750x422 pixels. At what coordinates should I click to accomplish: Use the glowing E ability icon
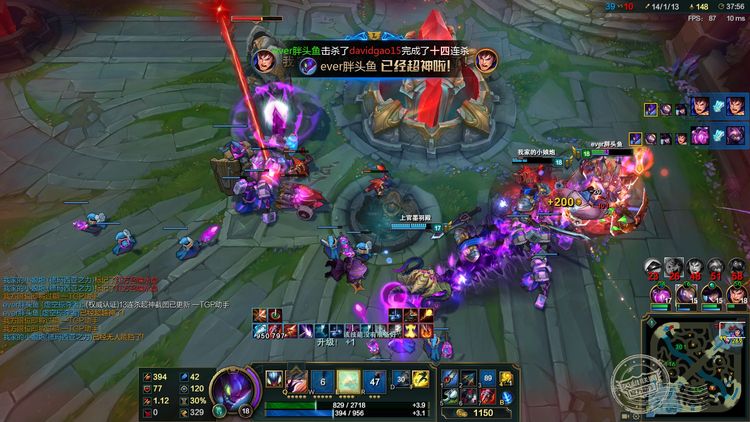(x=348, y=380)
